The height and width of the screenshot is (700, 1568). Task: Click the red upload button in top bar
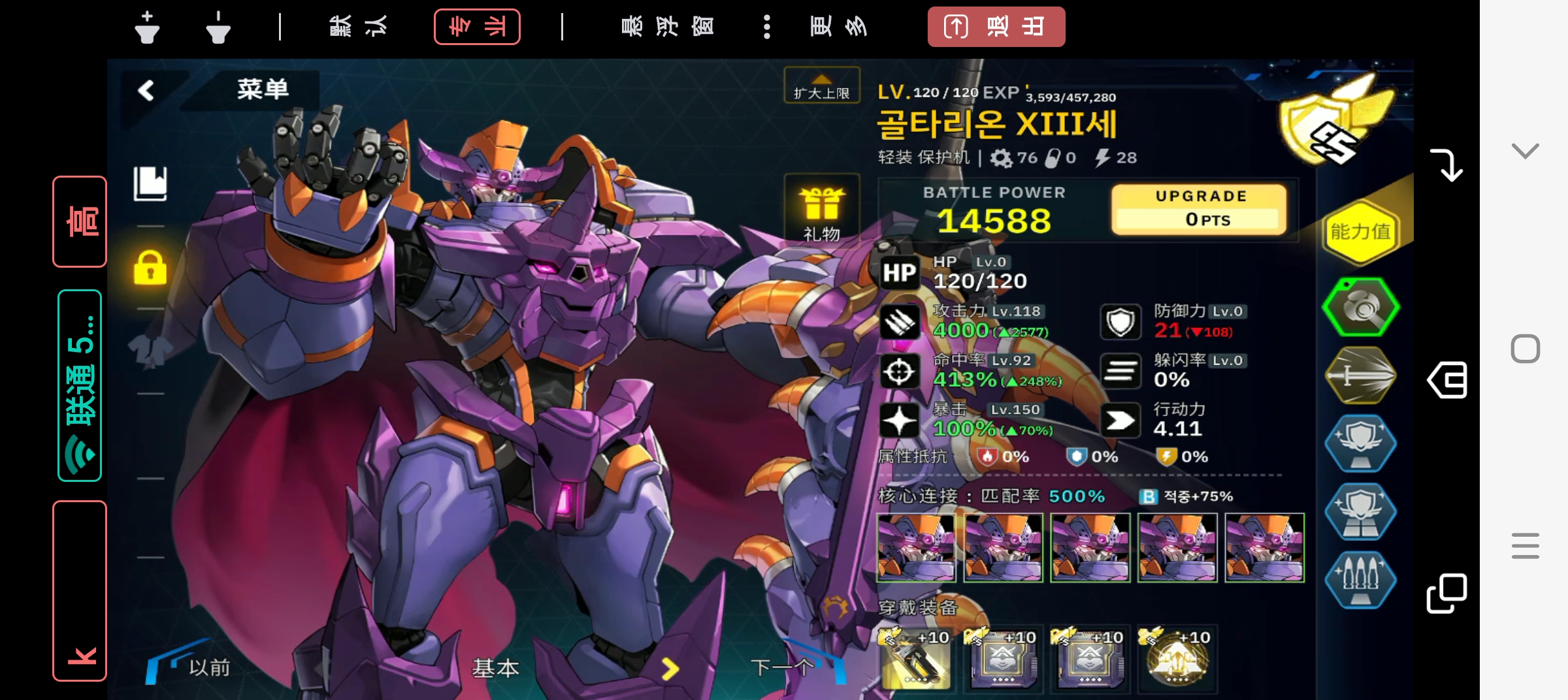996,27
